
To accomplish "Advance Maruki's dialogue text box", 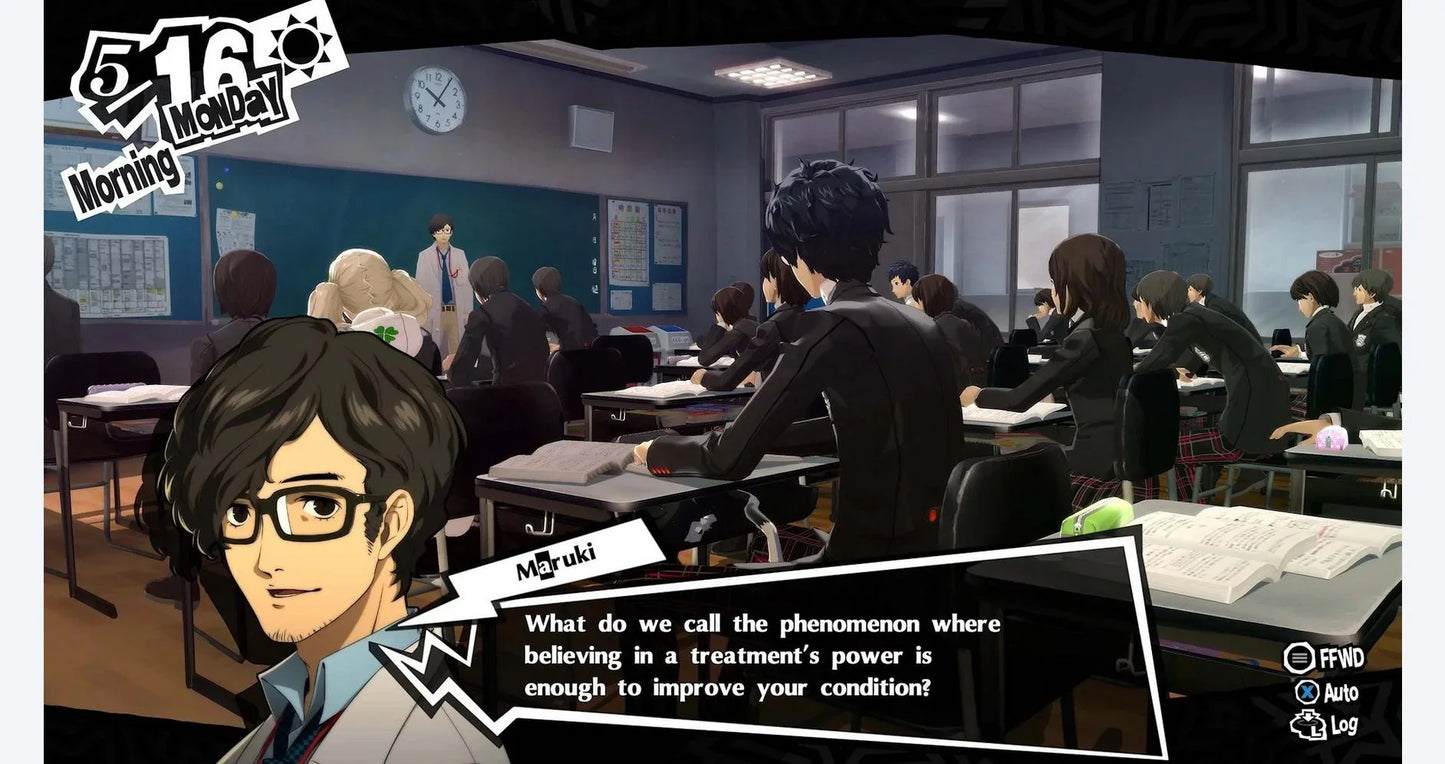I will (762, 655).
